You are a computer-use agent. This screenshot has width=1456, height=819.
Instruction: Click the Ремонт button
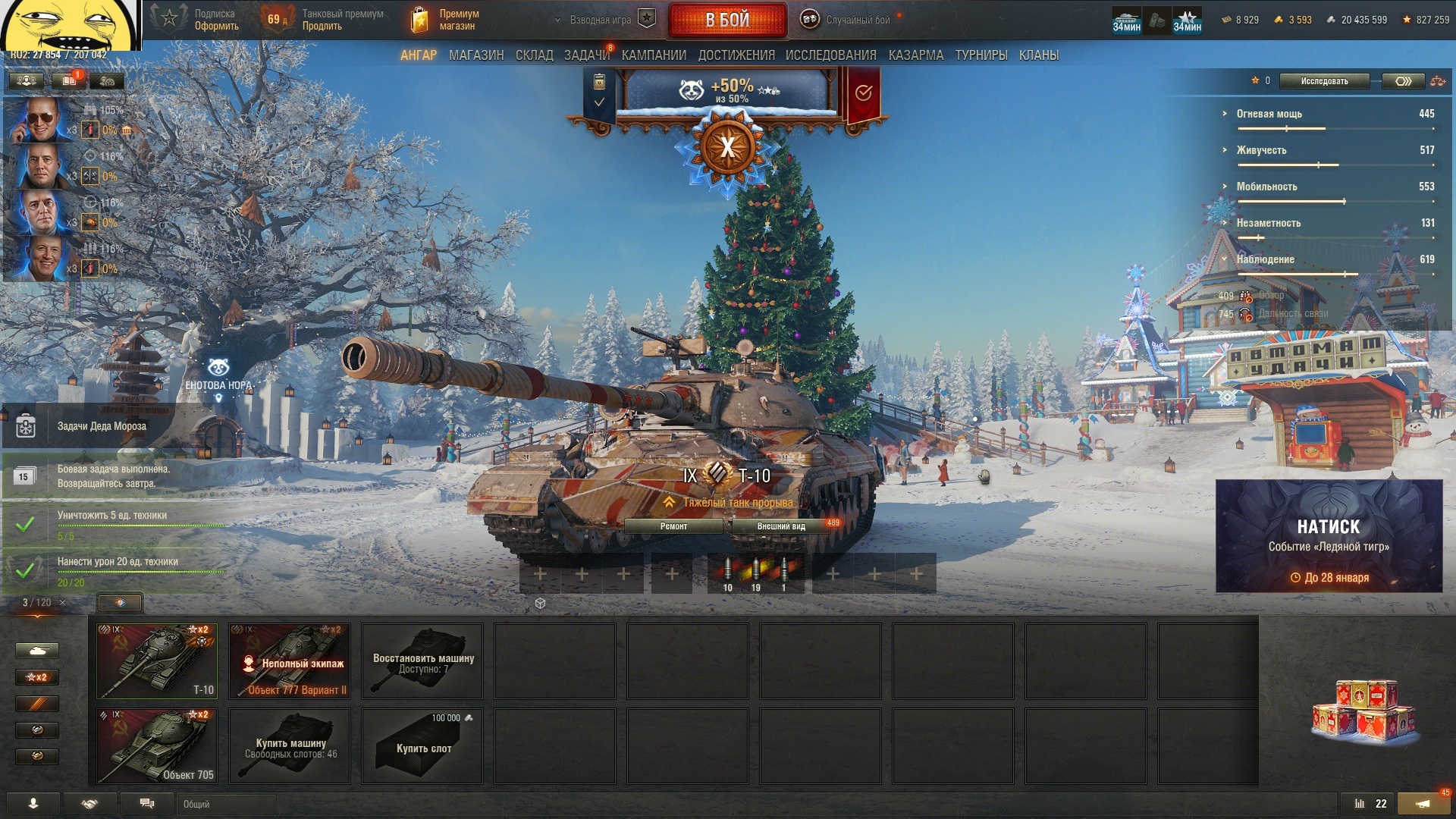pyautogui.click(x=673, y=526)
